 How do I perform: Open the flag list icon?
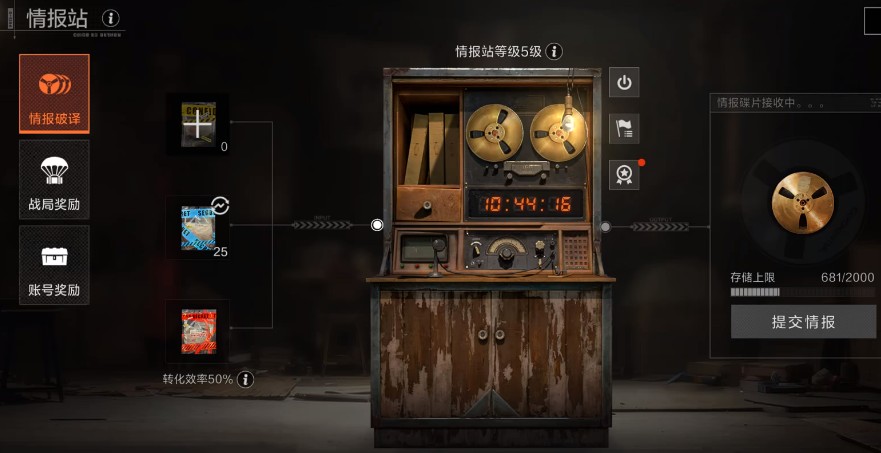pos(624,128)
